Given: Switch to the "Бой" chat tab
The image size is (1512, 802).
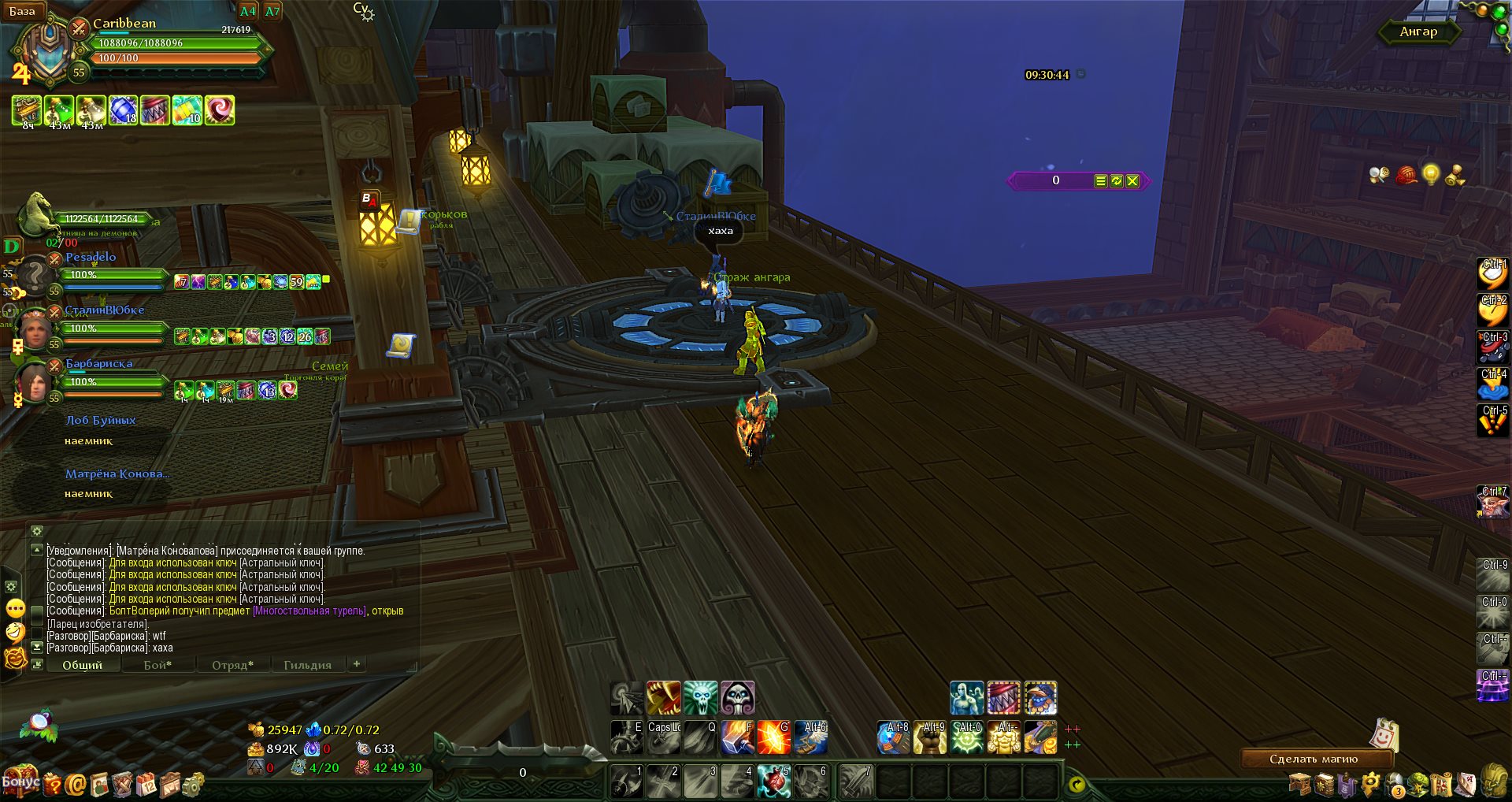Looking at the screenshot, I should coord(157,665).
